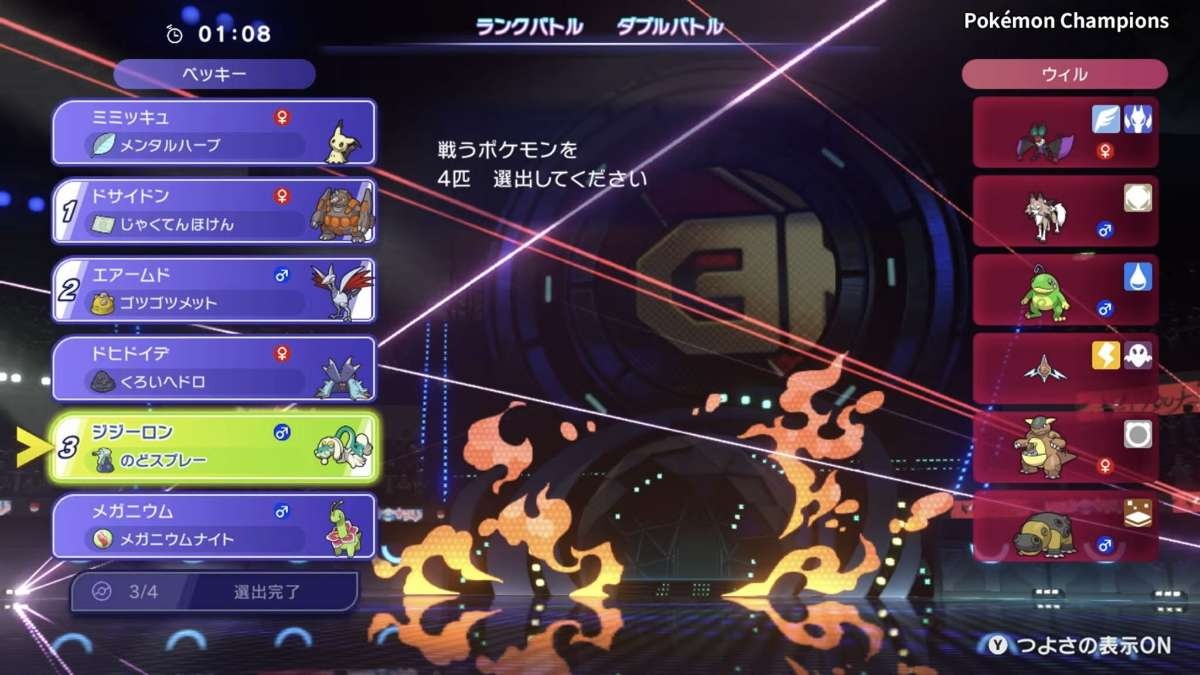Check opponent's Politoed panel
This screenshot has width=1200, height=675.
[x=1065, y=290]
